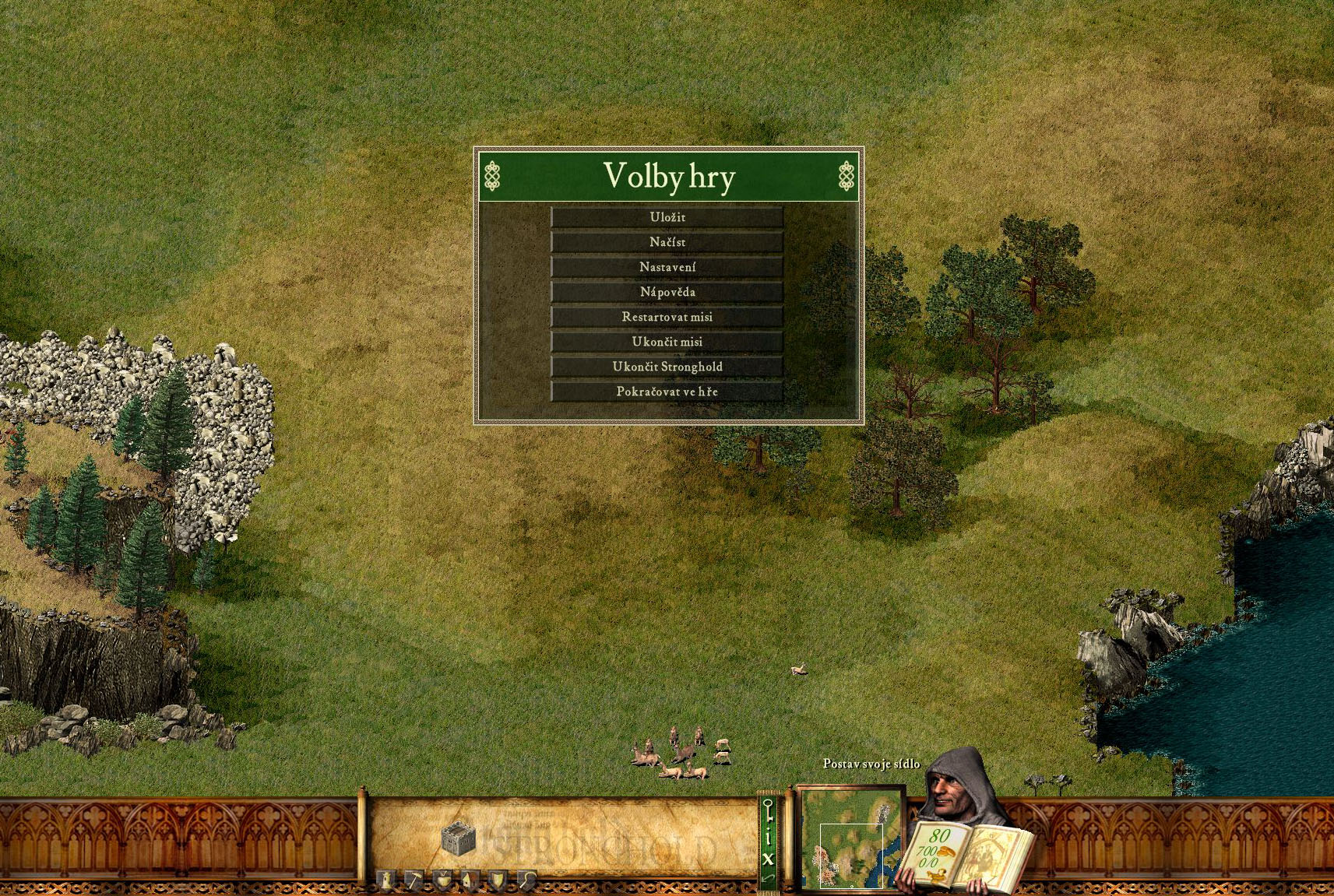
Task: Choose Restartovat misi
Action: (667, 317)
